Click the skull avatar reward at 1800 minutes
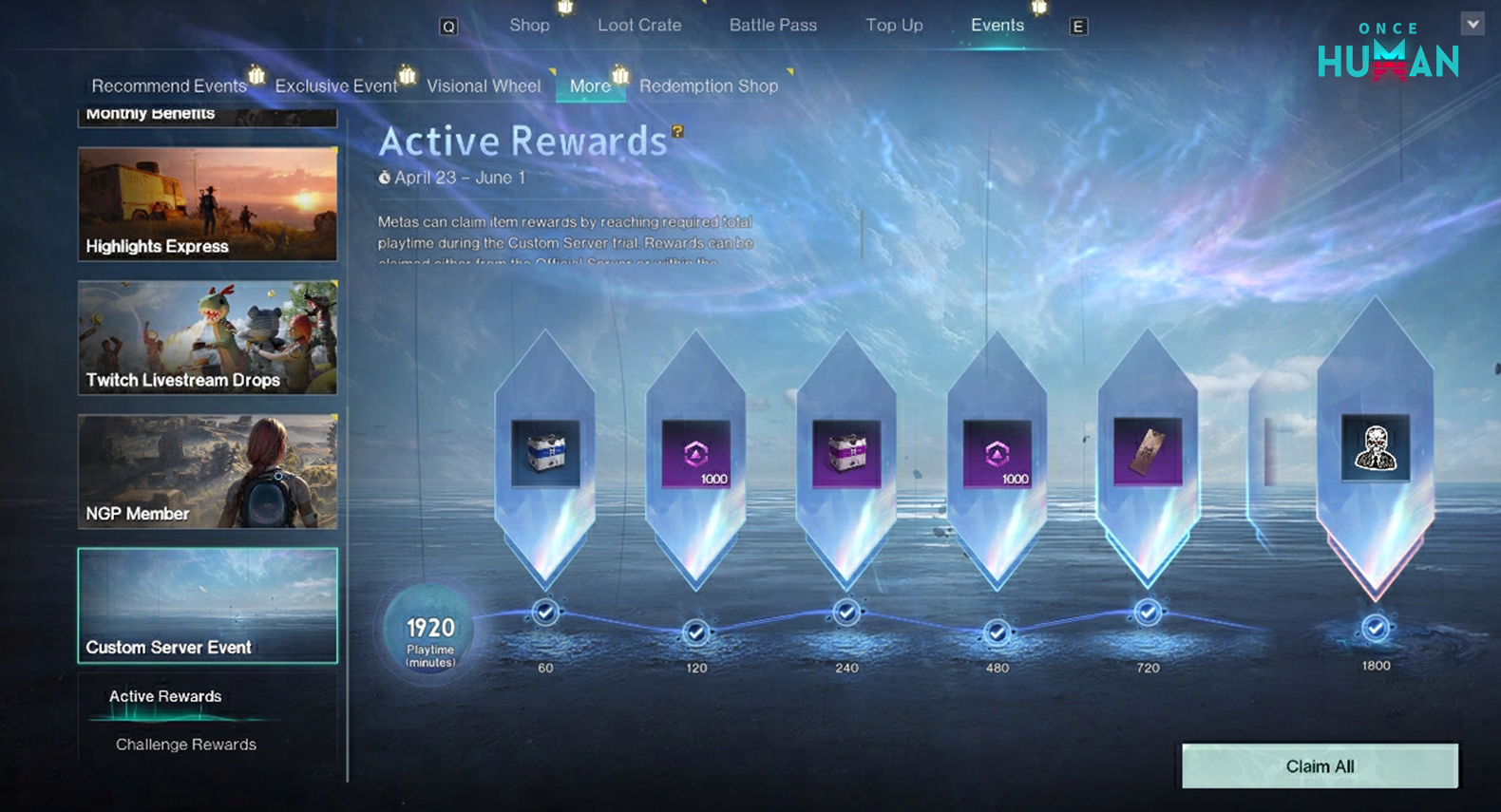 [x=1375, y=448]
